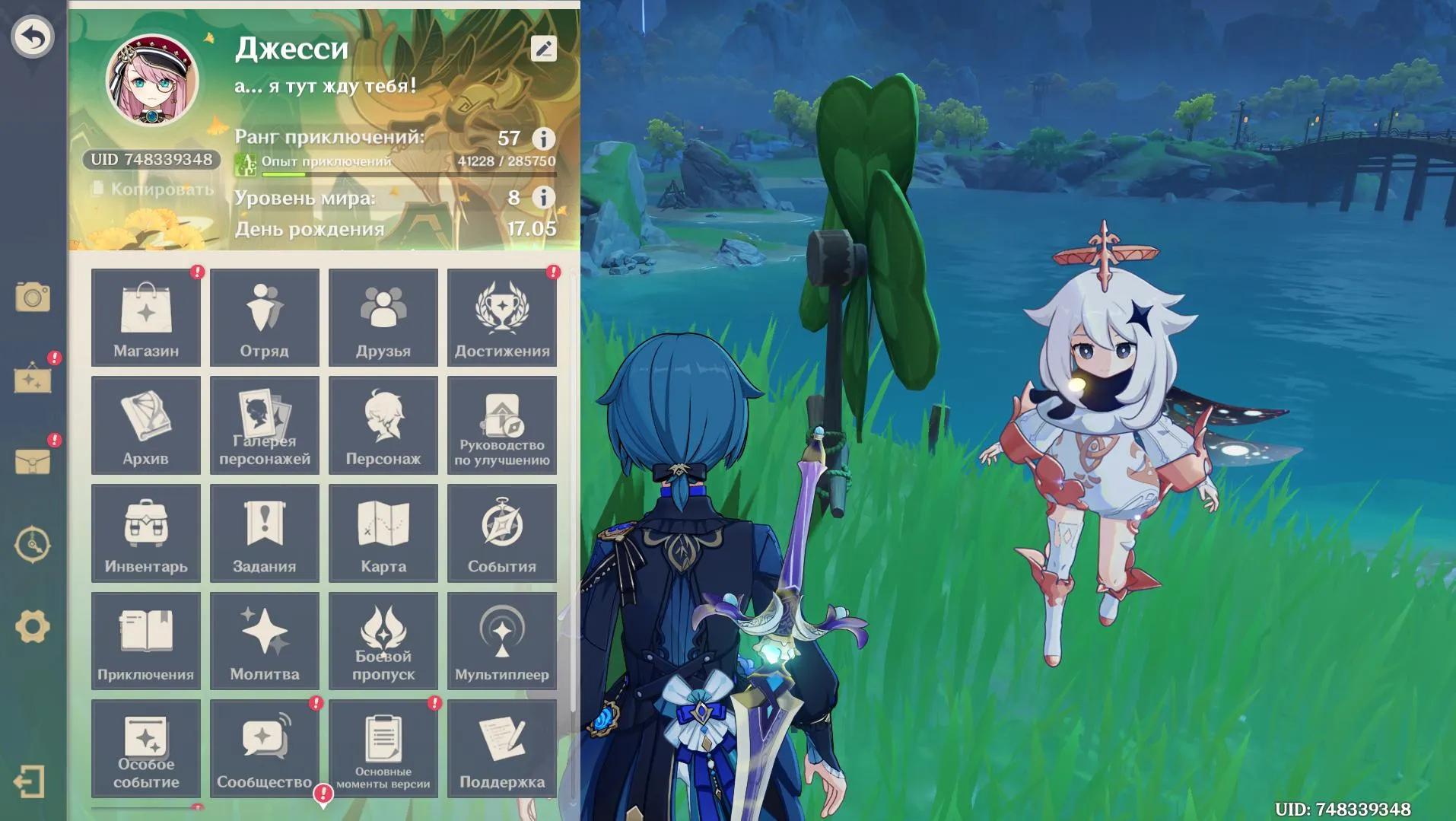1456x821 pixels.
Task: View the Достижения (Achievements) panel
Action: click(503, 317)
